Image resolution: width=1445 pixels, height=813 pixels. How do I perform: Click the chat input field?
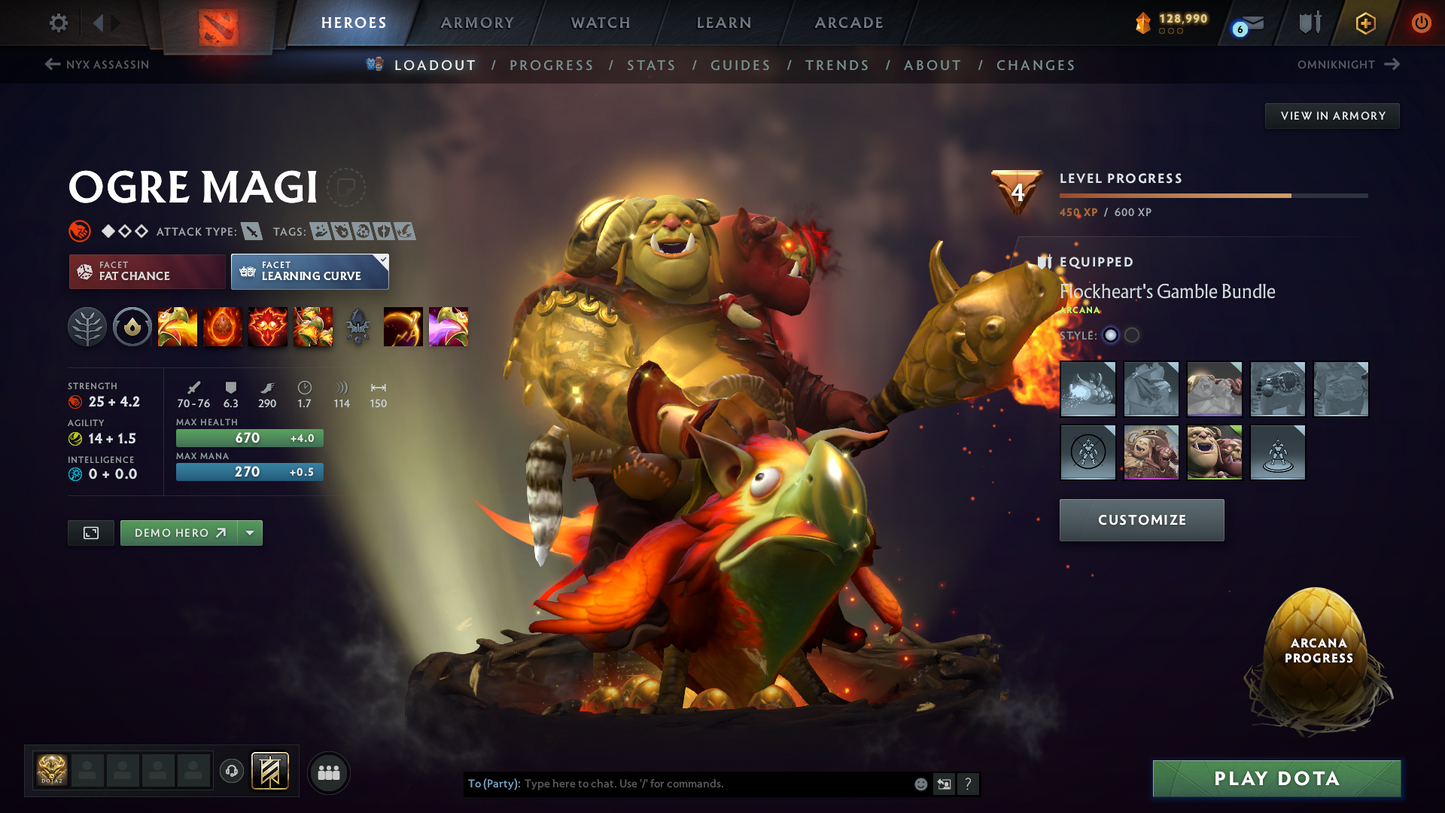point(700,784)
